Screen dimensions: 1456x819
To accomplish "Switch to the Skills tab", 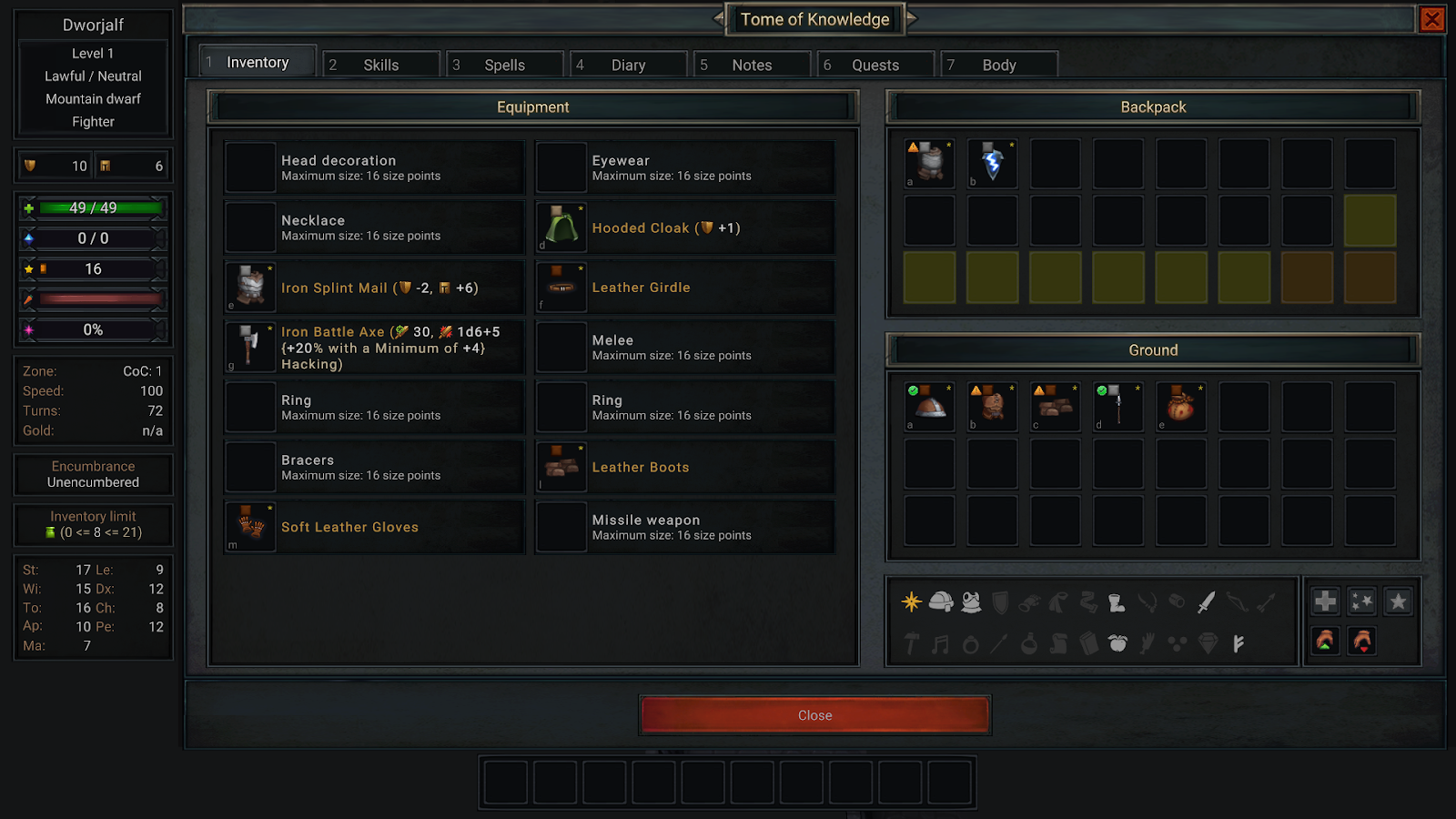I will click(381, 65).
